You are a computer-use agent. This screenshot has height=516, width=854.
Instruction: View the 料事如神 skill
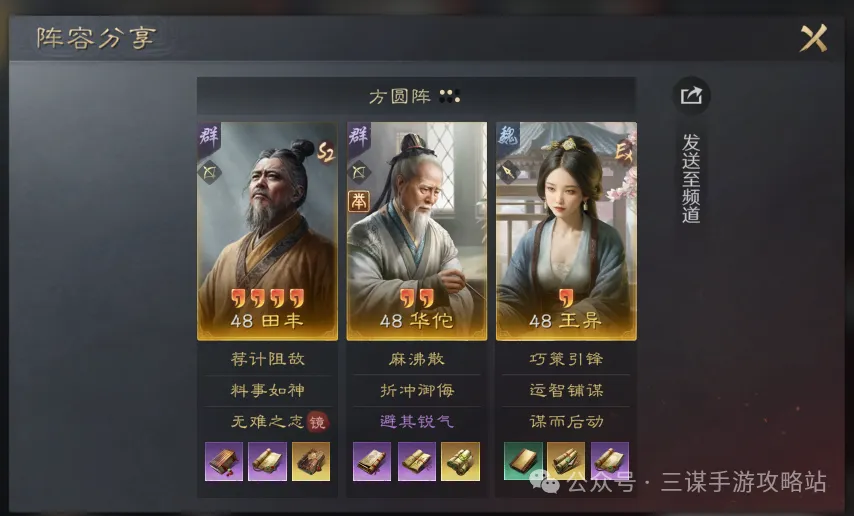point(267,390)
